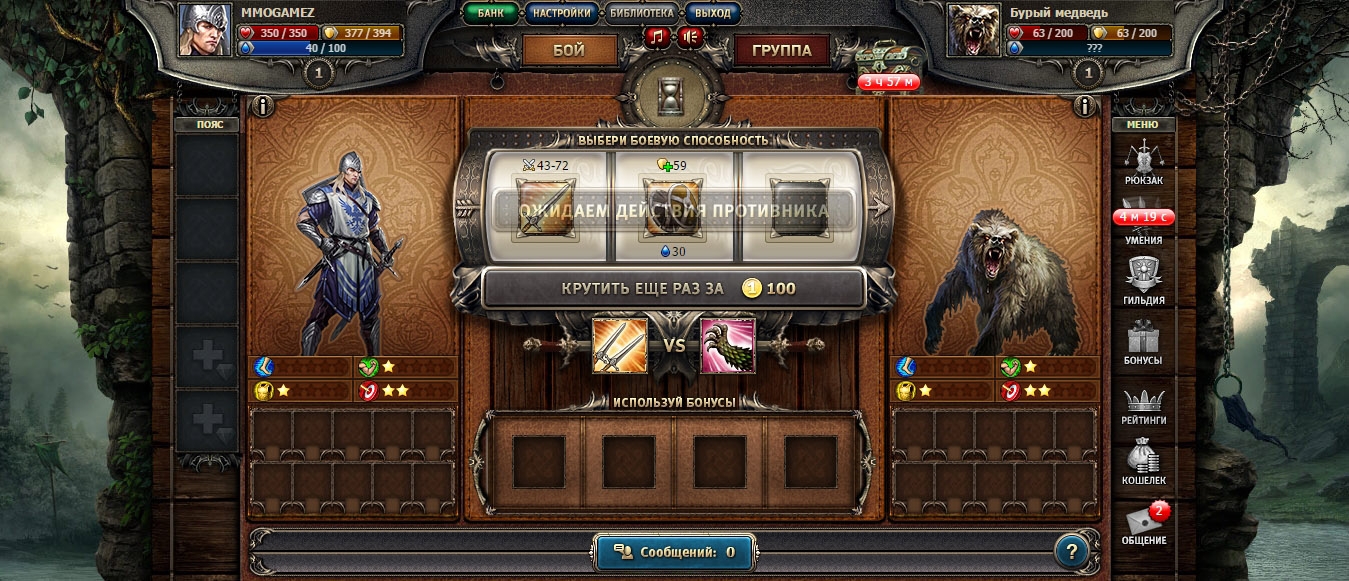The height and width of the screenshot is (581, 1349).
Task: Open the Настройки settings
Action: [560, 14]
